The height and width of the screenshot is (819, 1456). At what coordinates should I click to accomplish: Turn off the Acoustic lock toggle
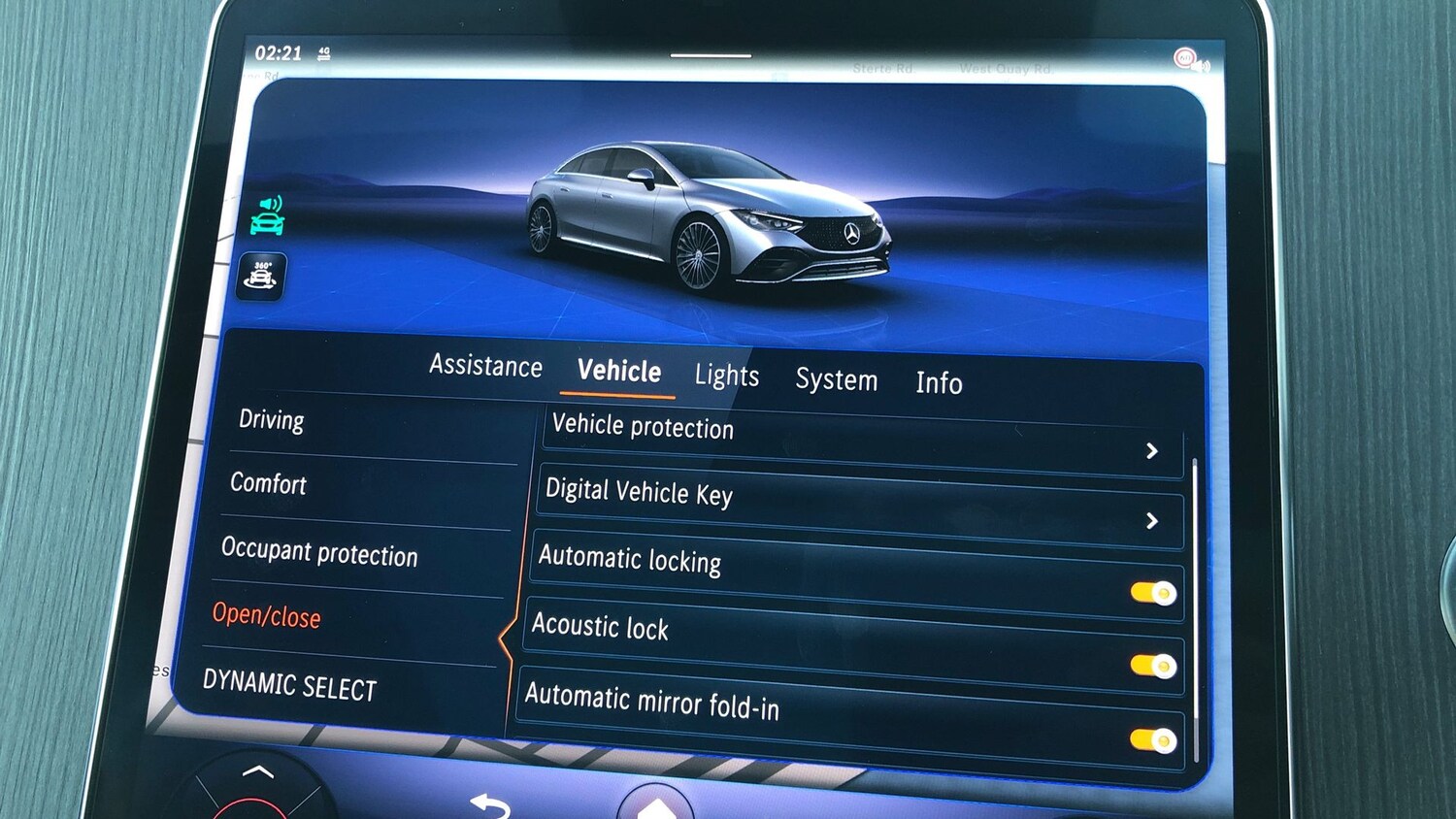click(1152, 666)
